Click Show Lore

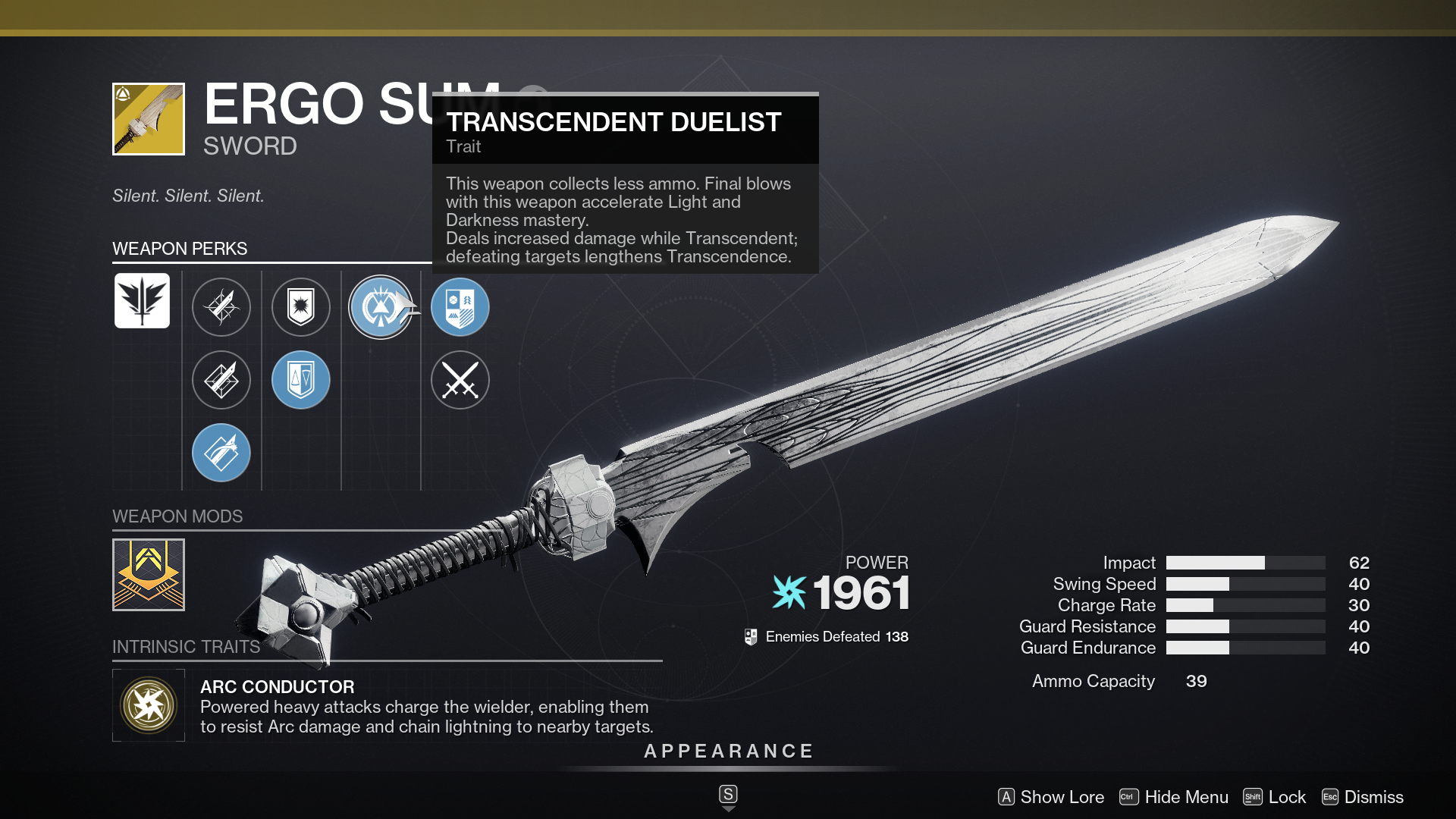[x=1062, y=797]
